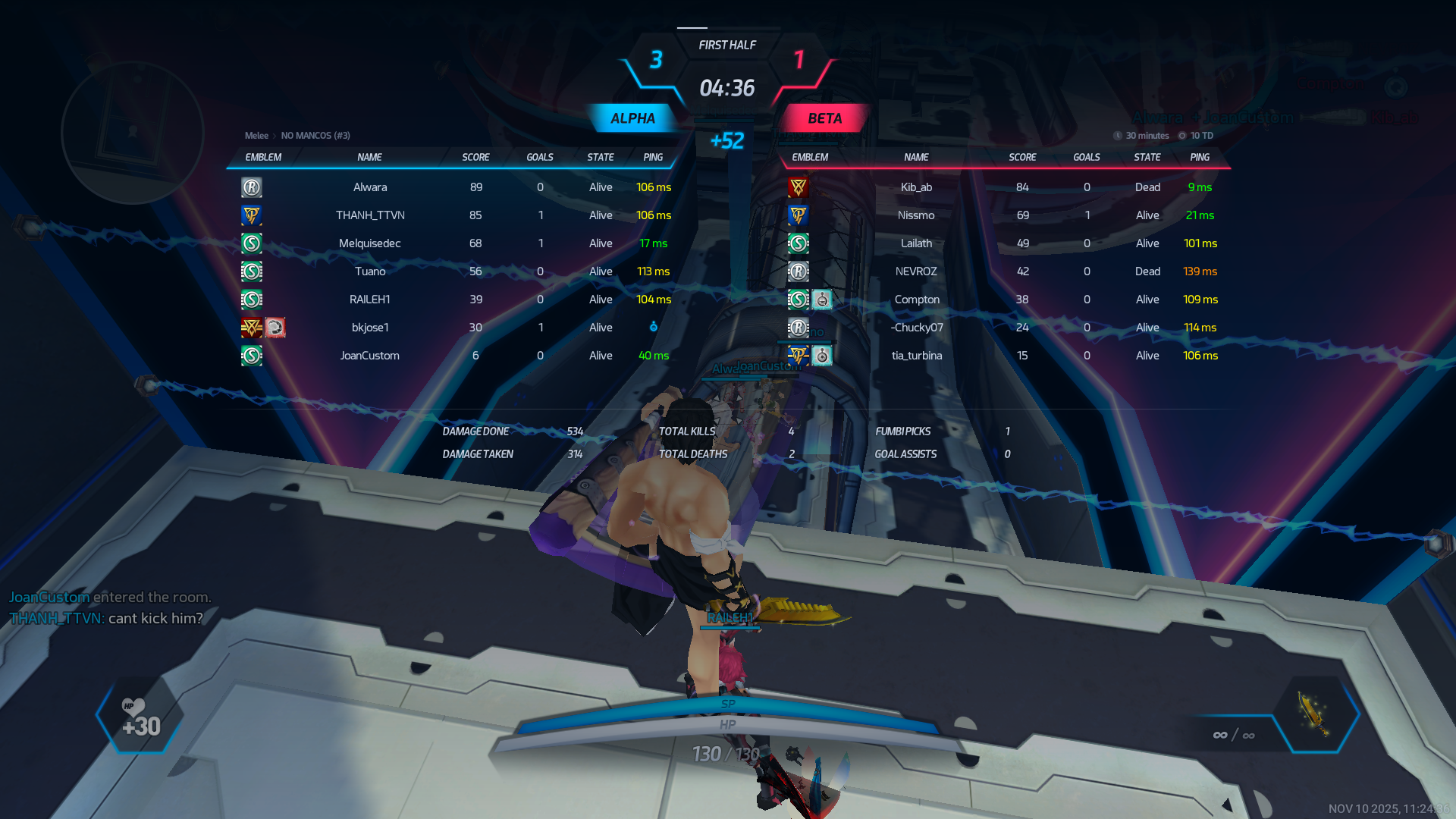Image resolution: width=1456 pixels, height=819 pixels.
Task: Open the BETA team tab
Action: [824, 118]
